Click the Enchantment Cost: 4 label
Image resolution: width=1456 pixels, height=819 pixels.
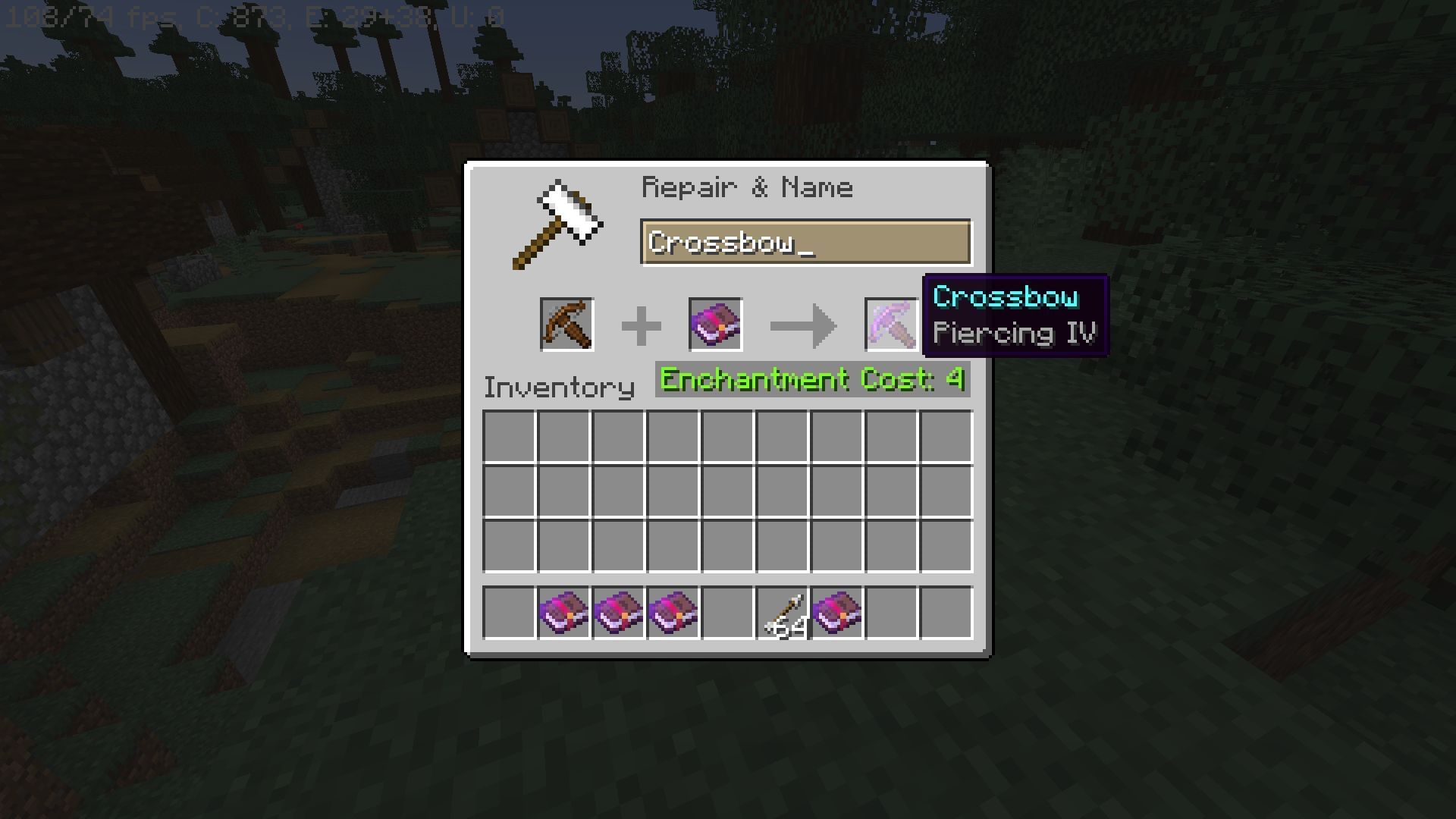click(x=811, y=379)
